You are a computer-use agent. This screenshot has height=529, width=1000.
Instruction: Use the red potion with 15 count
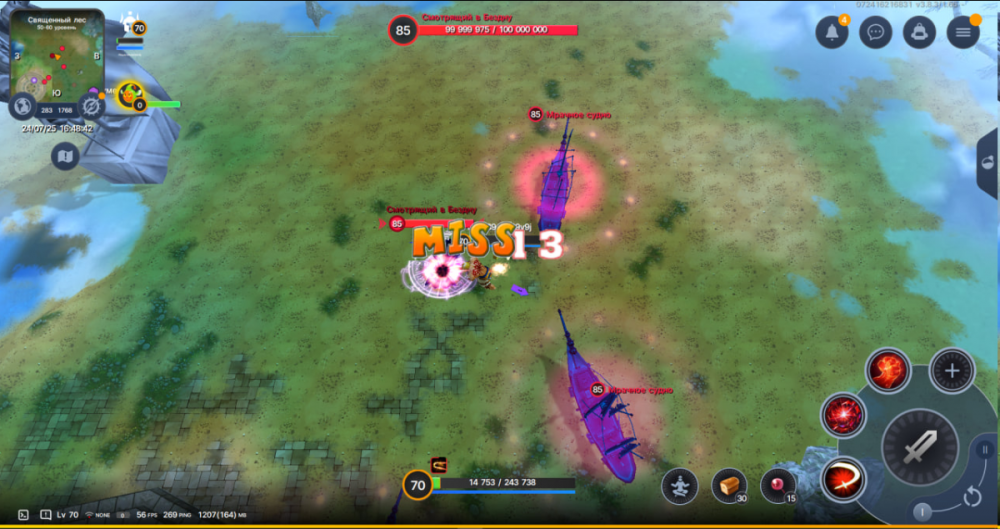777,486
